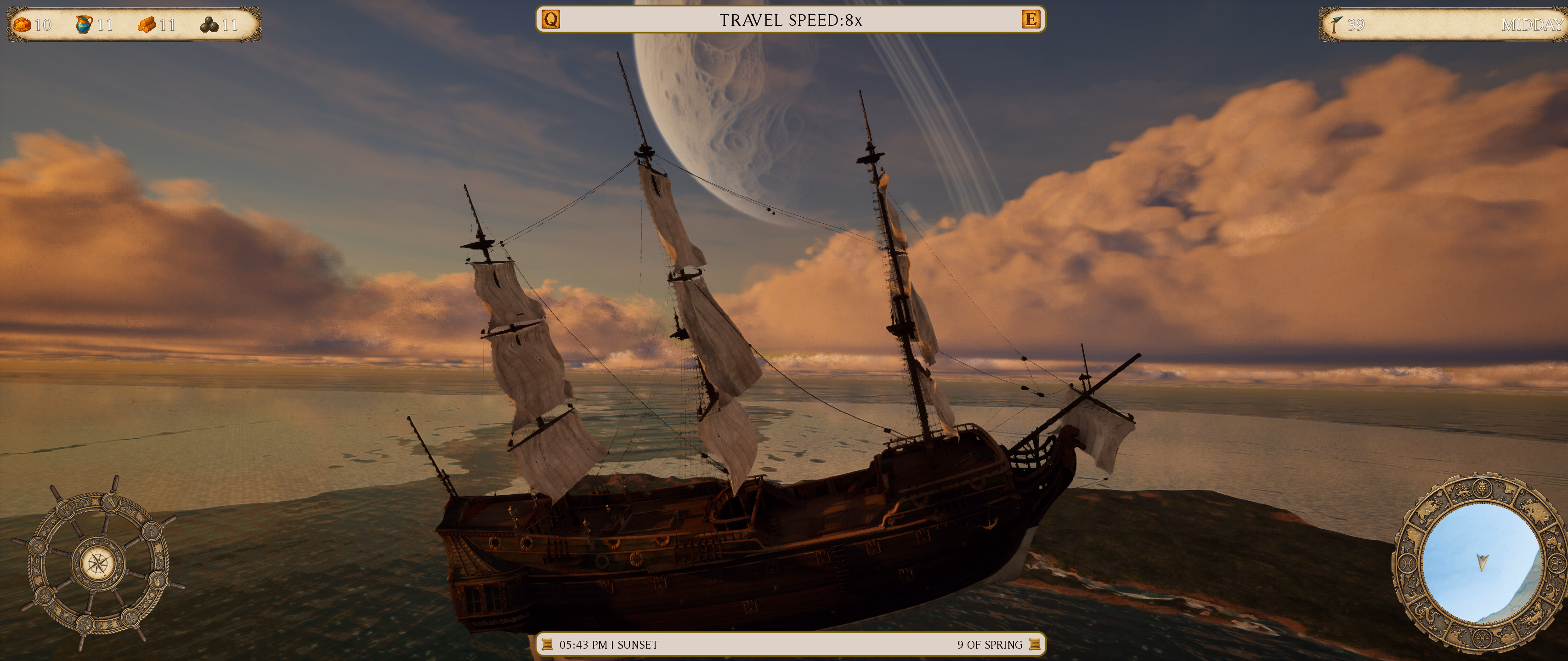The width and height of the screenshot is (1568, 661).
Task: Open the circular sea minimap
Action: pyautogui.click(x=1482, y=563)
